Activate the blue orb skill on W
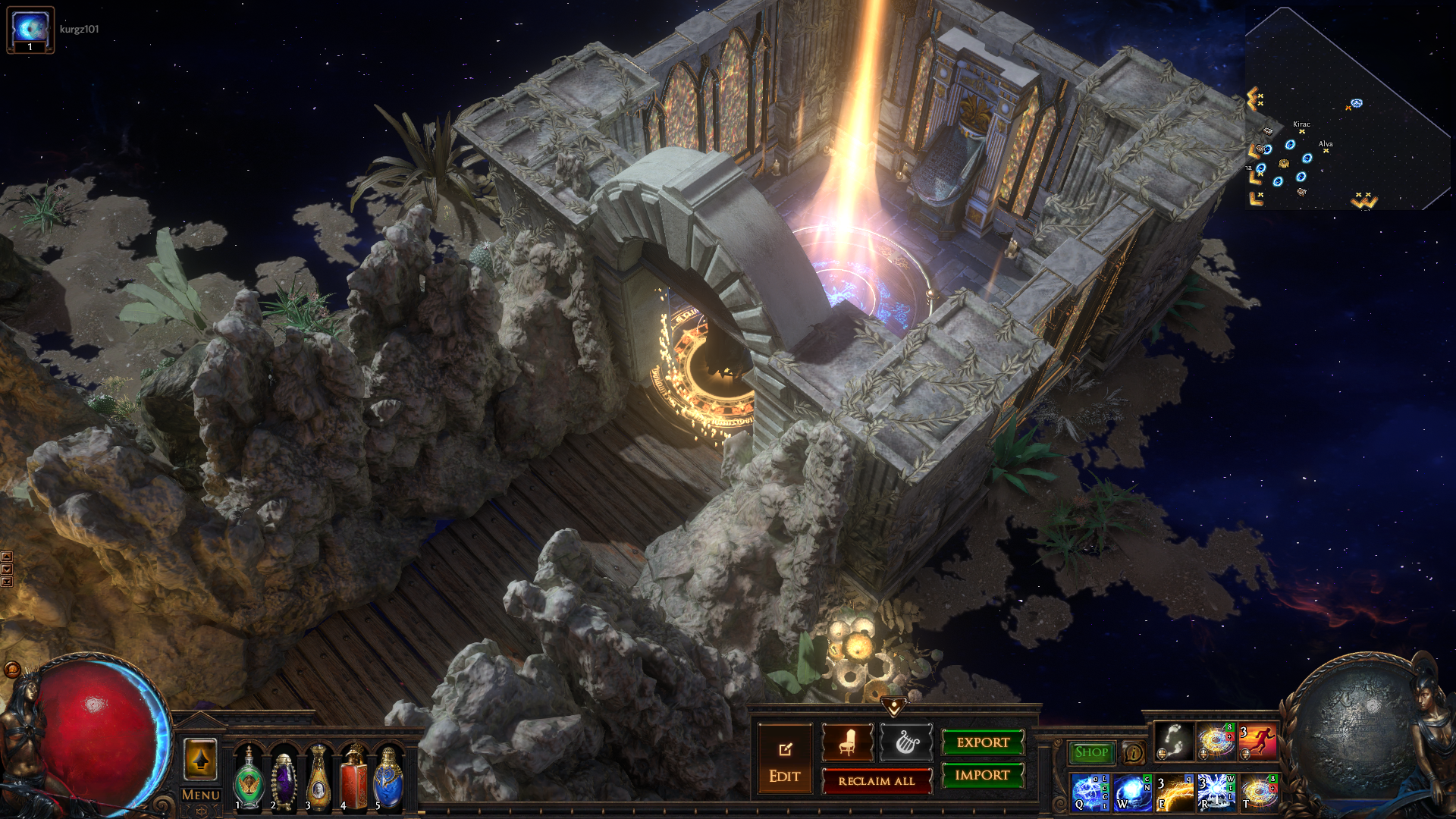Viewport: 1456px width, 819px height. [x=1132, y=792]
